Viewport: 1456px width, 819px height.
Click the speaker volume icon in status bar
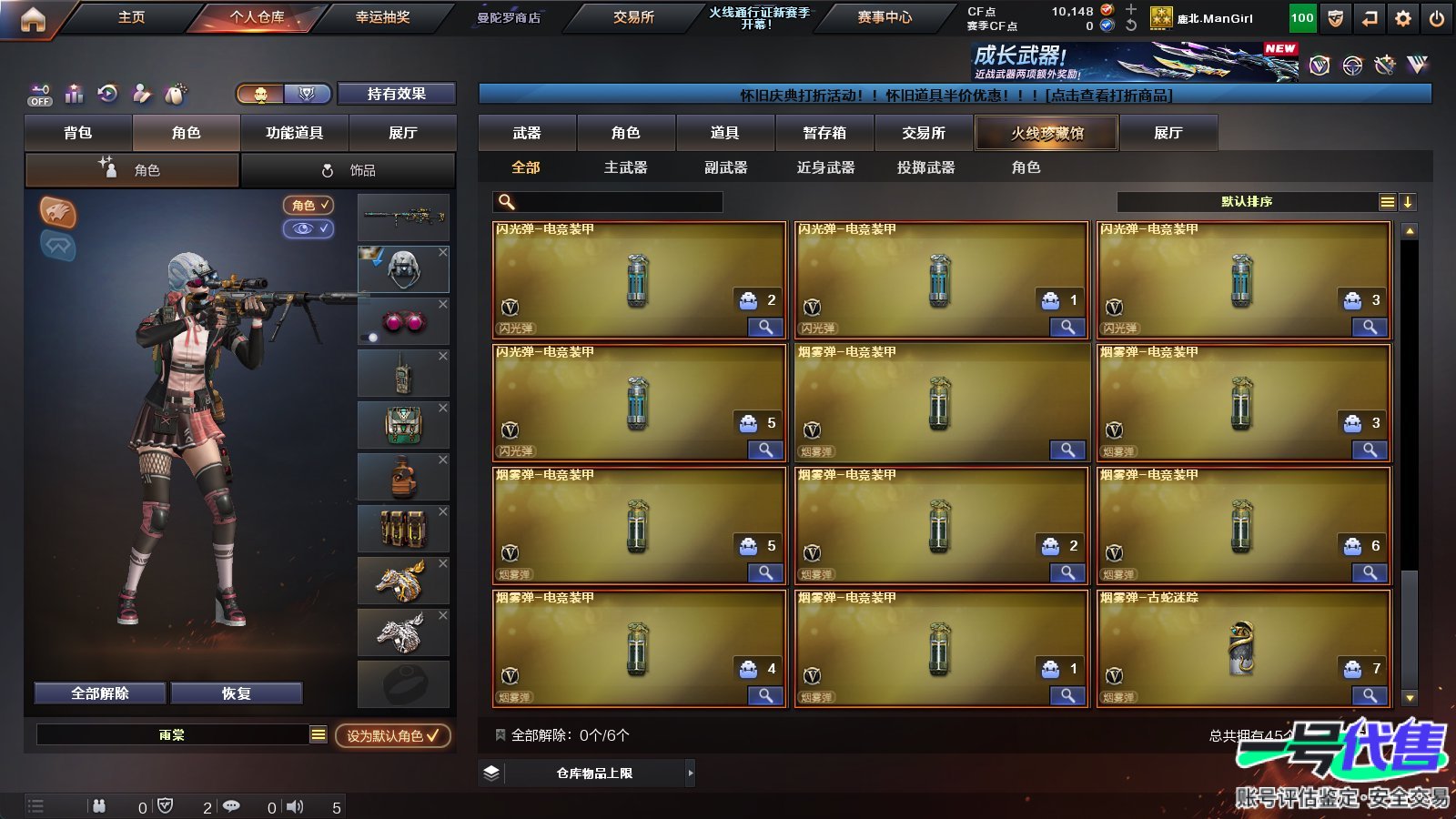click(x=296, y=806)
